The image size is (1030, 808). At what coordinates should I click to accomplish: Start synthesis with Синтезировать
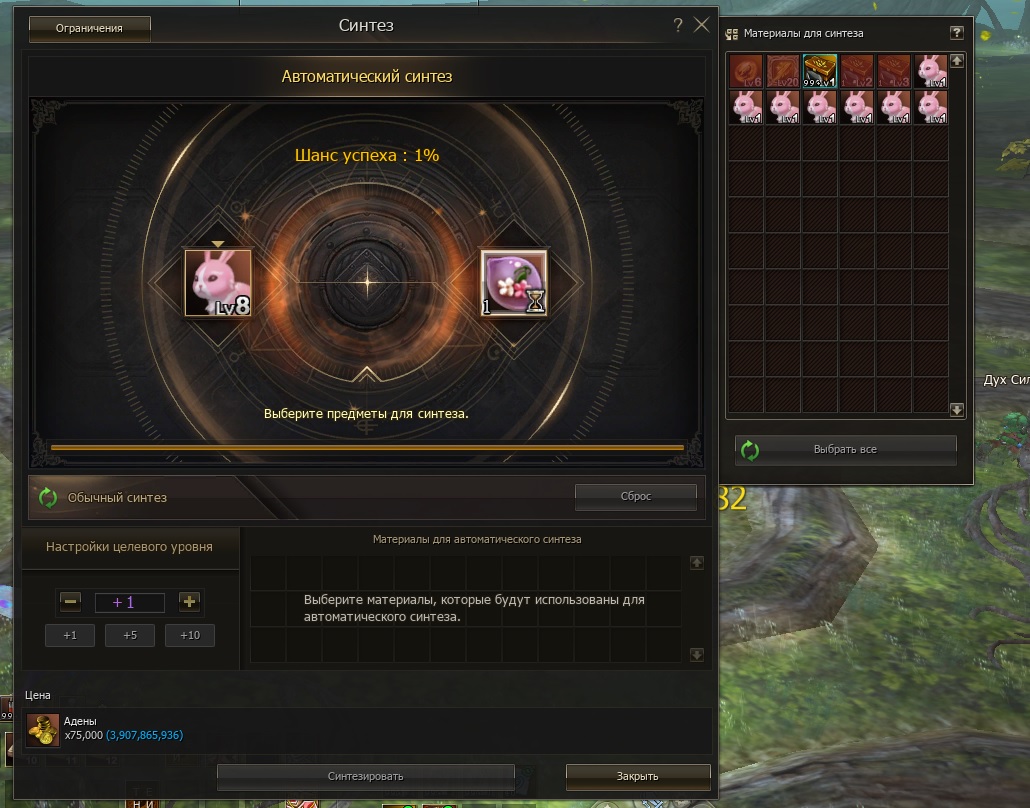click(365, 776)
